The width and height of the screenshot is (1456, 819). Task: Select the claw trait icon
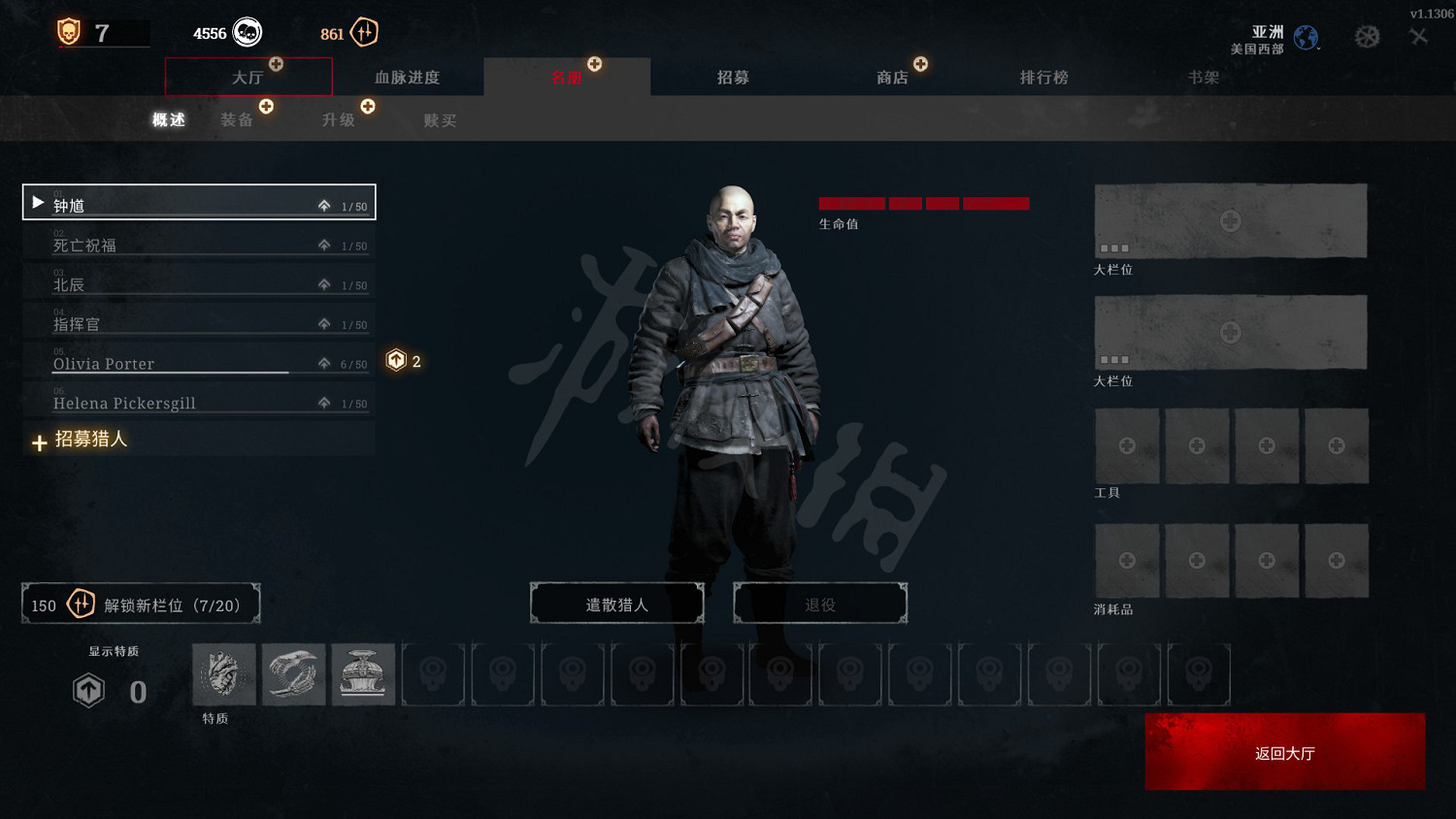[x=293, y=673]
